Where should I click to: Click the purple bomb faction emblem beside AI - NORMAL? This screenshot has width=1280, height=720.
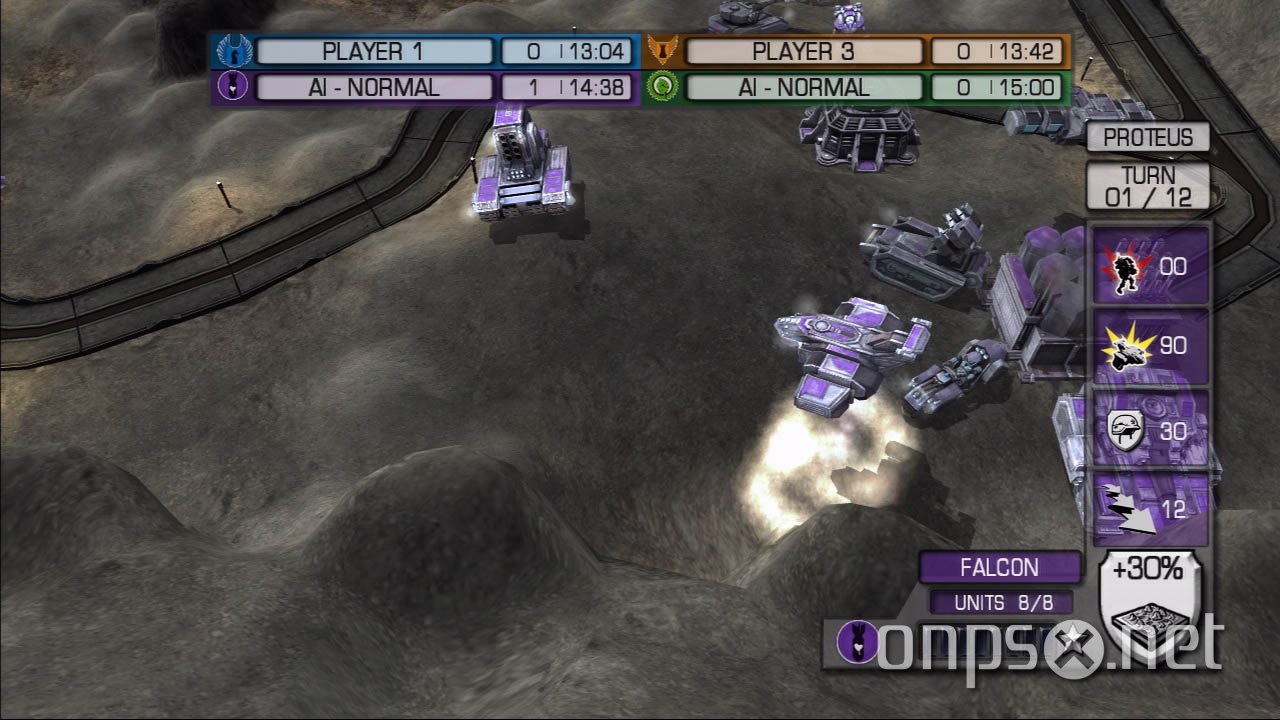coord(232,87)
